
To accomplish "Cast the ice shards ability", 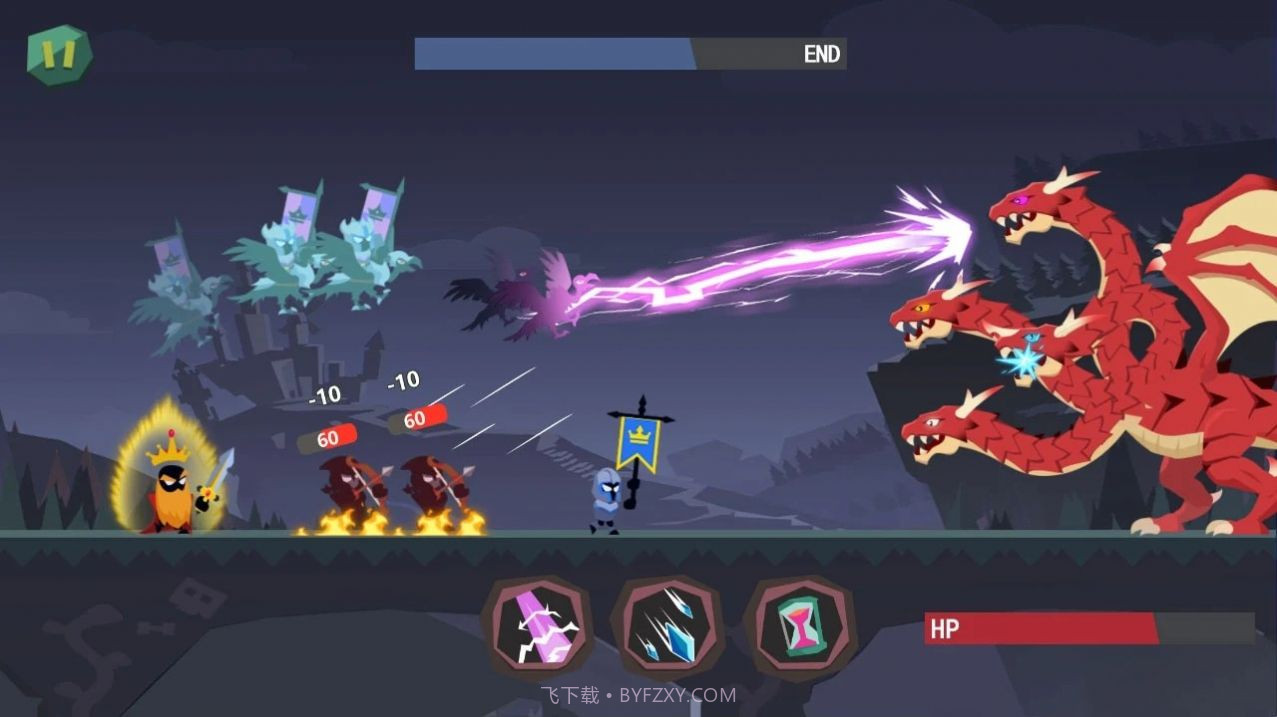I will [668, 627].
